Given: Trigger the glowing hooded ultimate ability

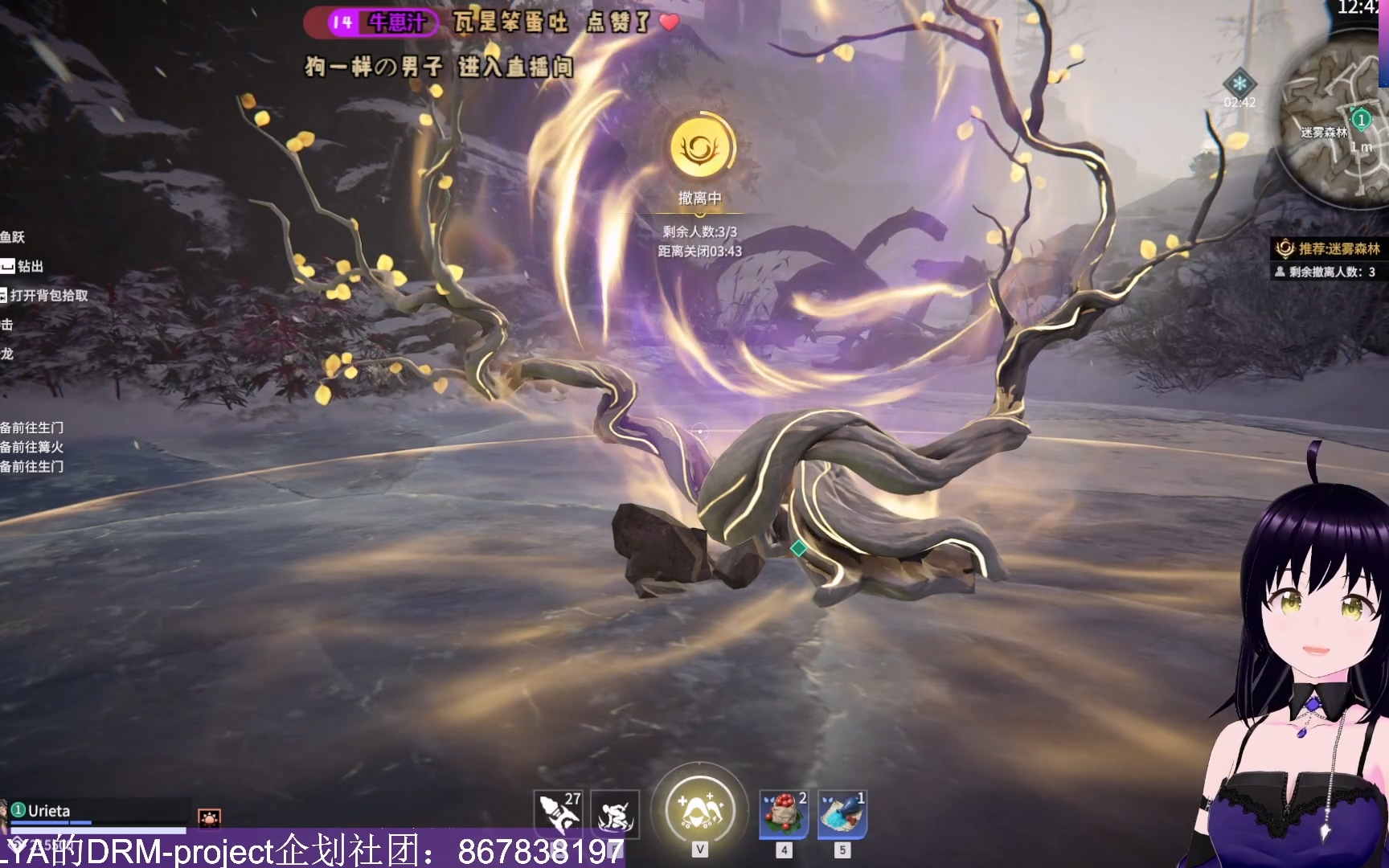Looking at the screenshot, I should (700, 807).
